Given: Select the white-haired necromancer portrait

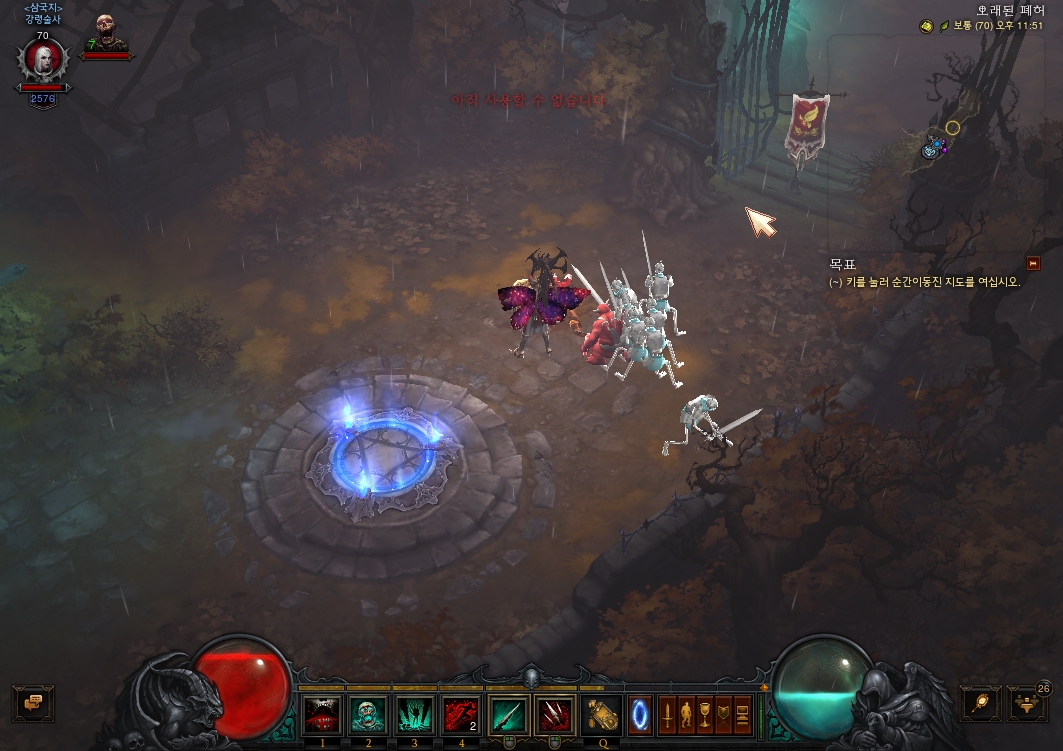Looking at the screenshot, I should [43, 62].
